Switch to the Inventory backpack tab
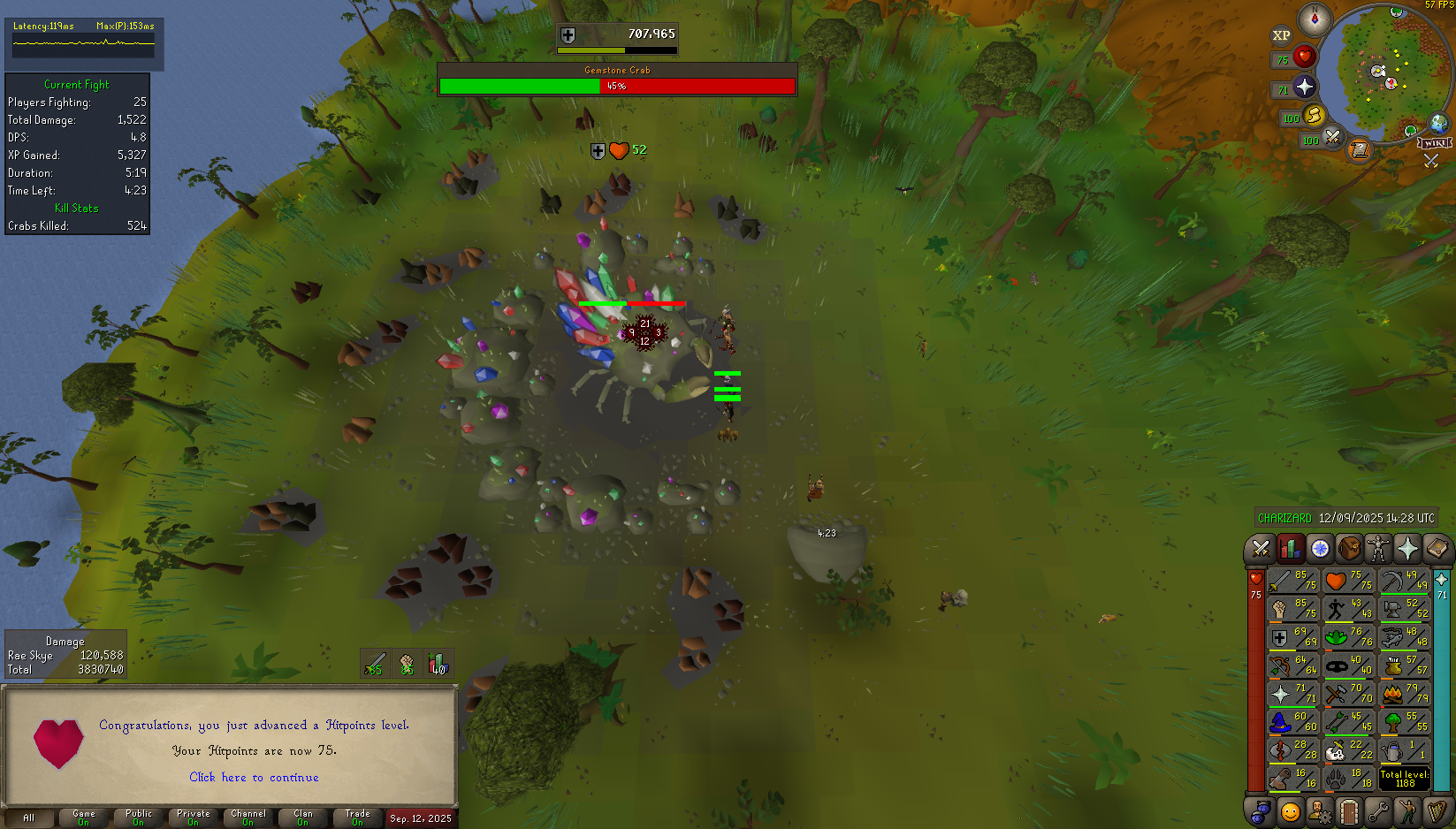The height and width of the screenshot is (829, 1456). pyautogui.click(x=1349, y=549)
